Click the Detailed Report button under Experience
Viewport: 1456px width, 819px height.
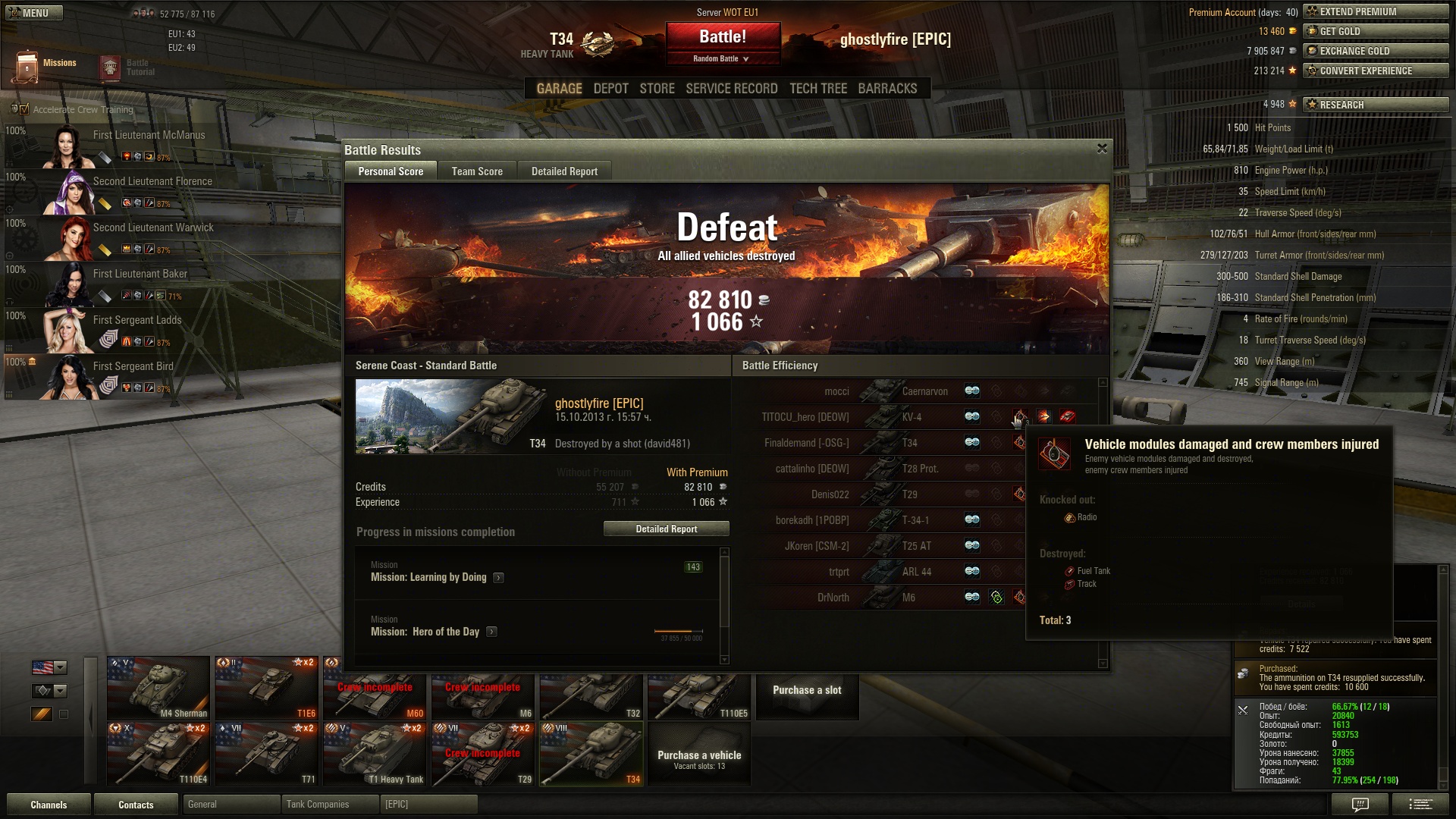[666, 529]
